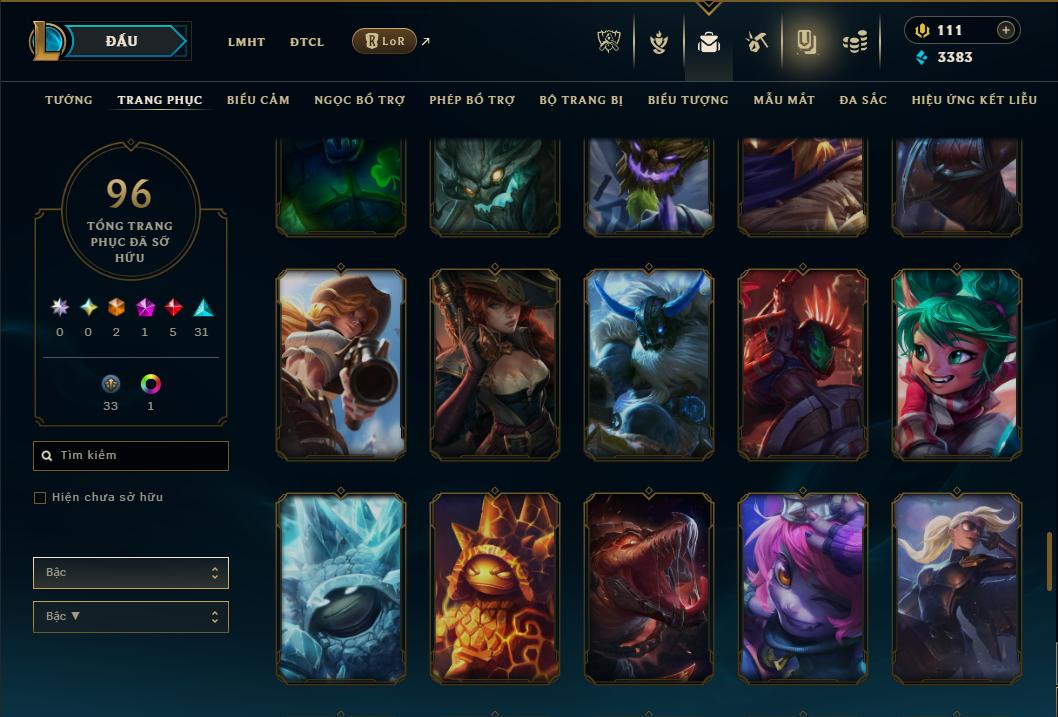Choose the green-haired yordle skin card

coord(957,364)
